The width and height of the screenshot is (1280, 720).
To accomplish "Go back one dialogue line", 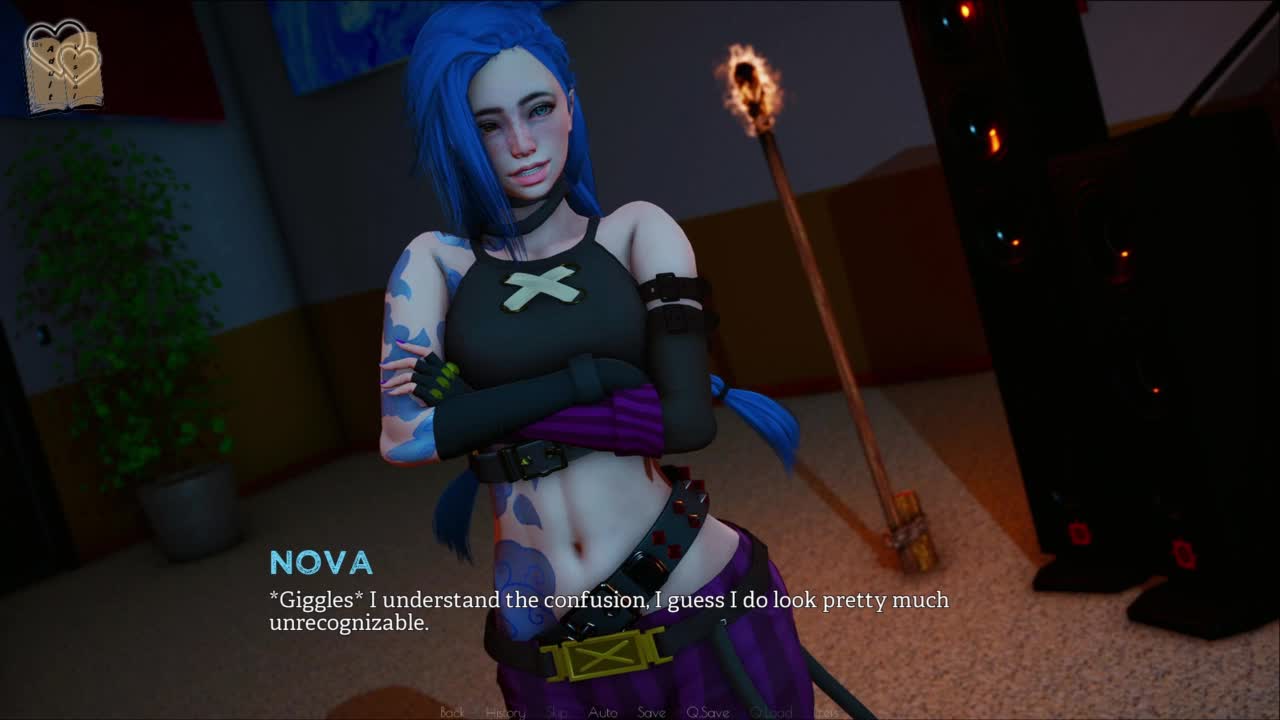I will click(x=452, y=712).
